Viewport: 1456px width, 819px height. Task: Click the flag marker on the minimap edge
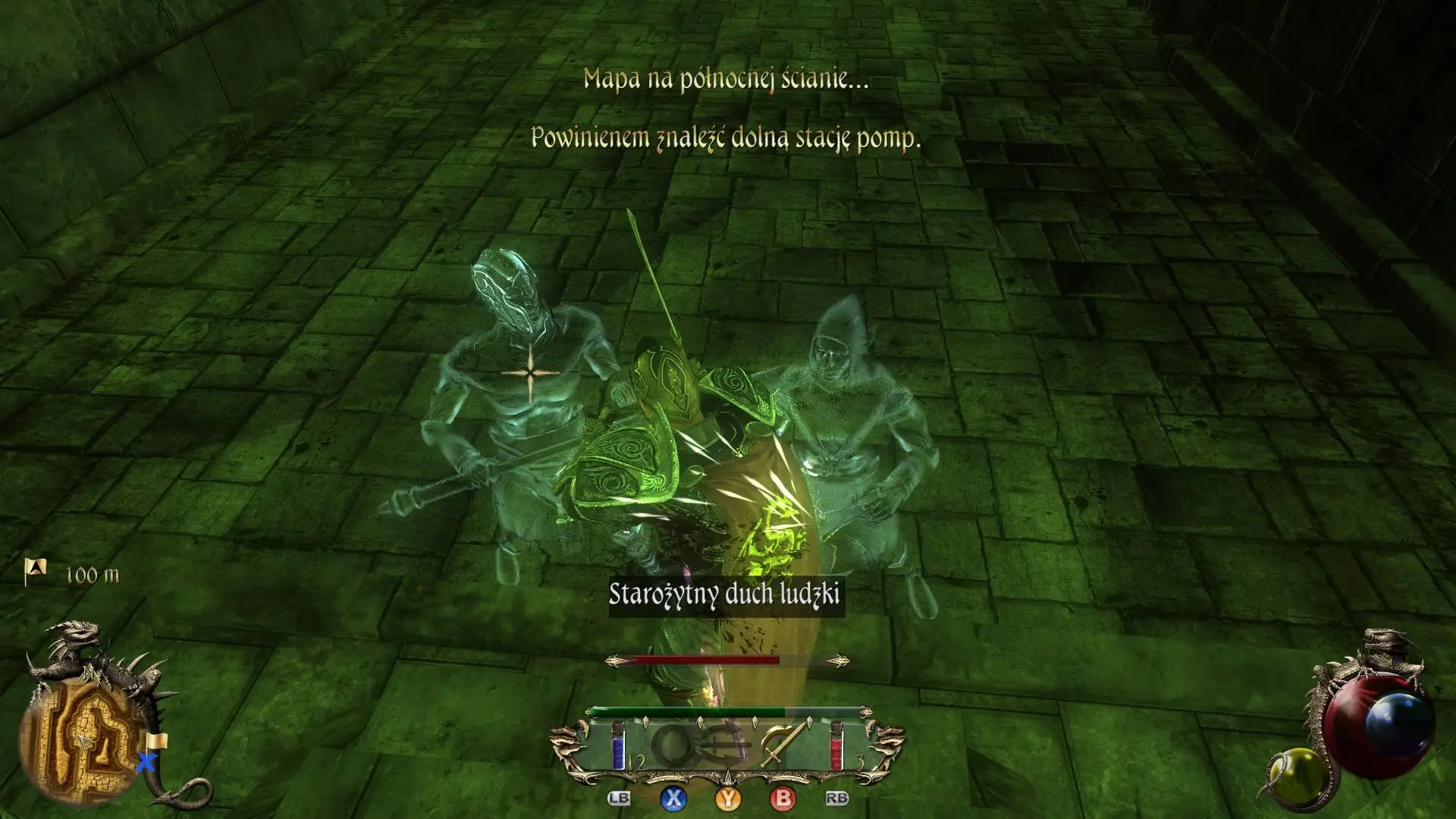pos(157,742)
